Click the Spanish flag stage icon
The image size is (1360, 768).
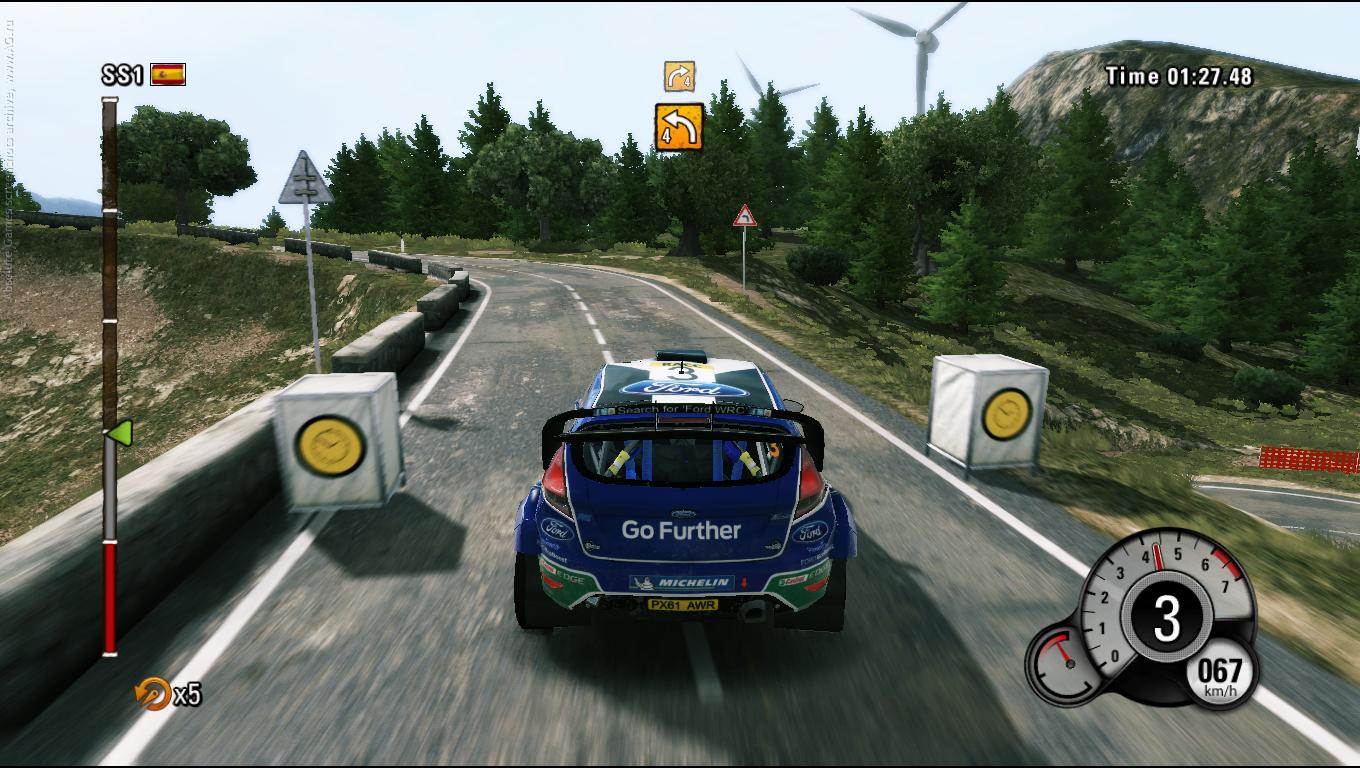pyautogui.click(x=168, y=74)
